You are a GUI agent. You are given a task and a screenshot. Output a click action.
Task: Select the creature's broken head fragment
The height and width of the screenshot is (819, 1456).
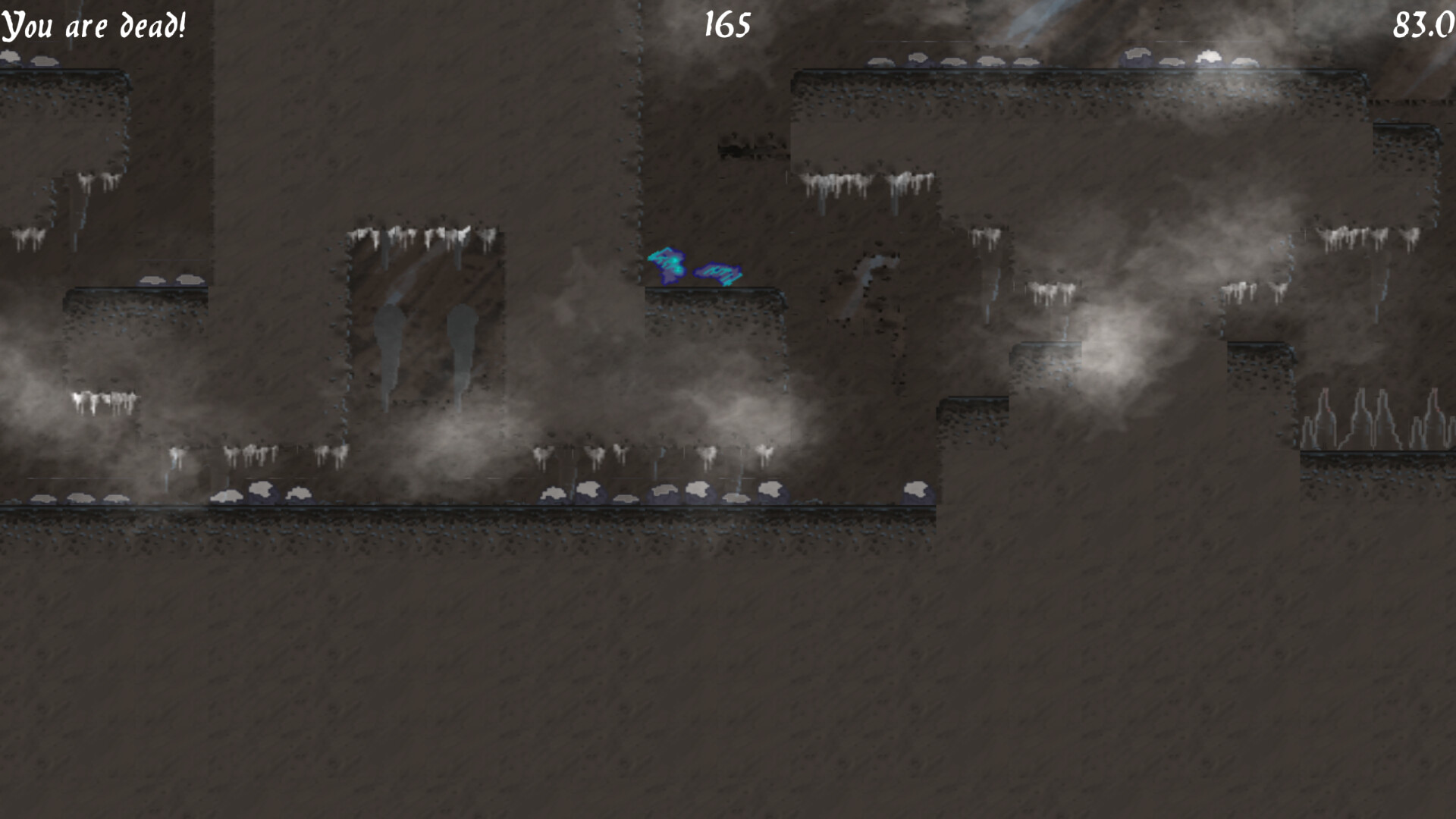(x=667, y=264)
